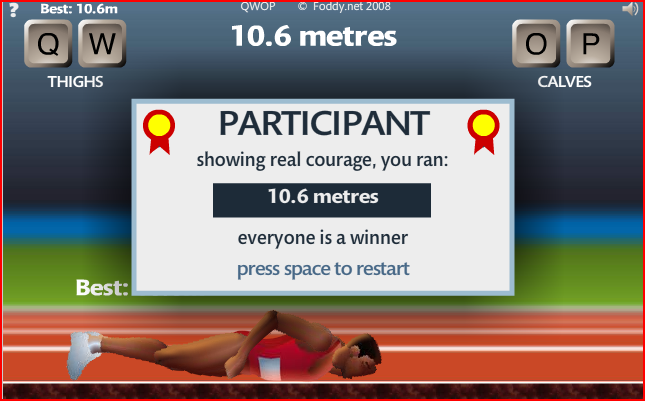Visit the Foddy.net link
Screen dimensions: 645x401
[345, 7]
